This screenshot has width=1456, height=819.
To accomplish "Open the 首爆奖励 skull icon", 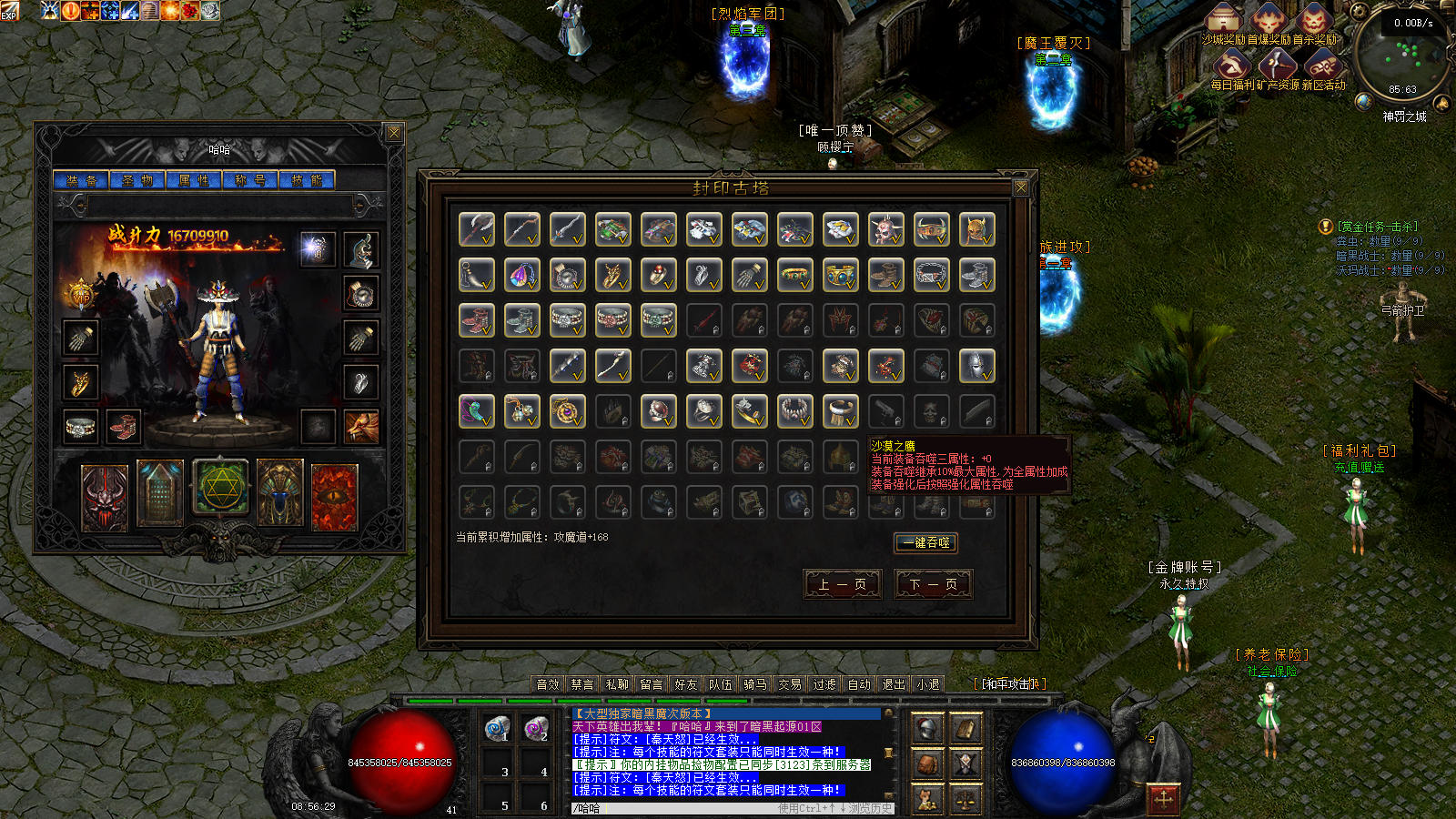I will click(x=1269, y=20).
